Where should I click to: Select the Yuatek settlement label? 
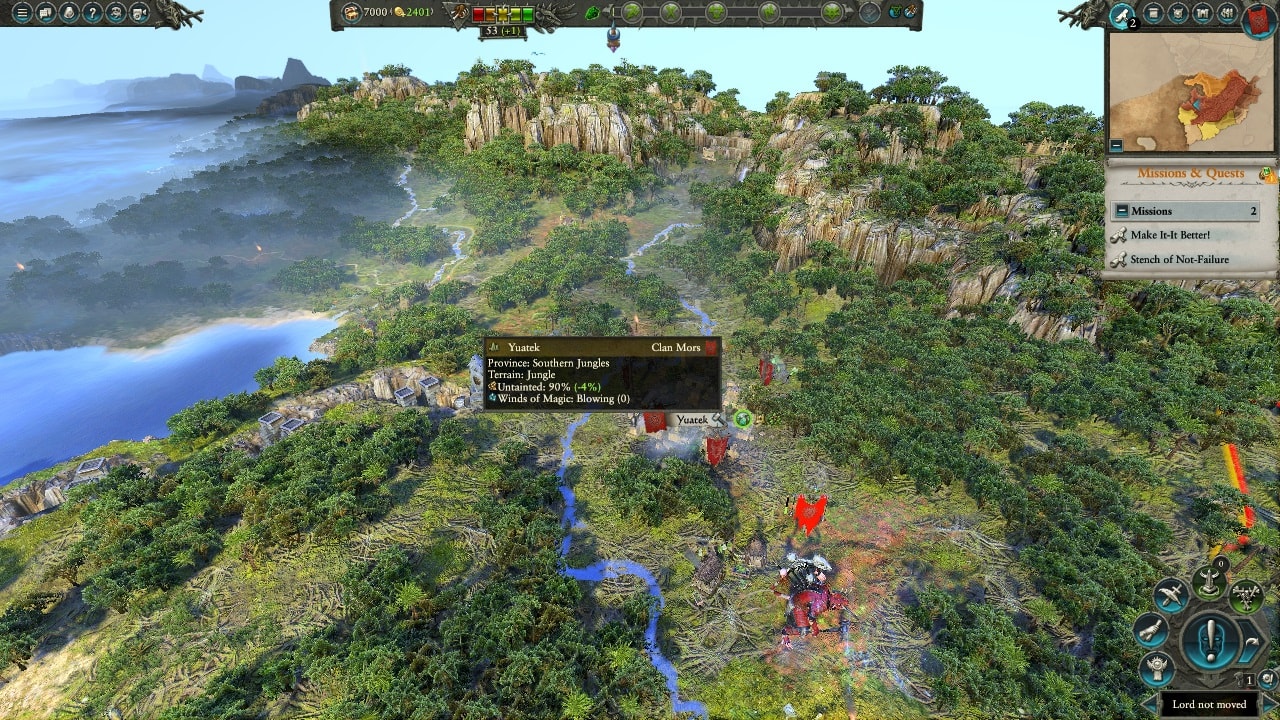coord(692,421)
